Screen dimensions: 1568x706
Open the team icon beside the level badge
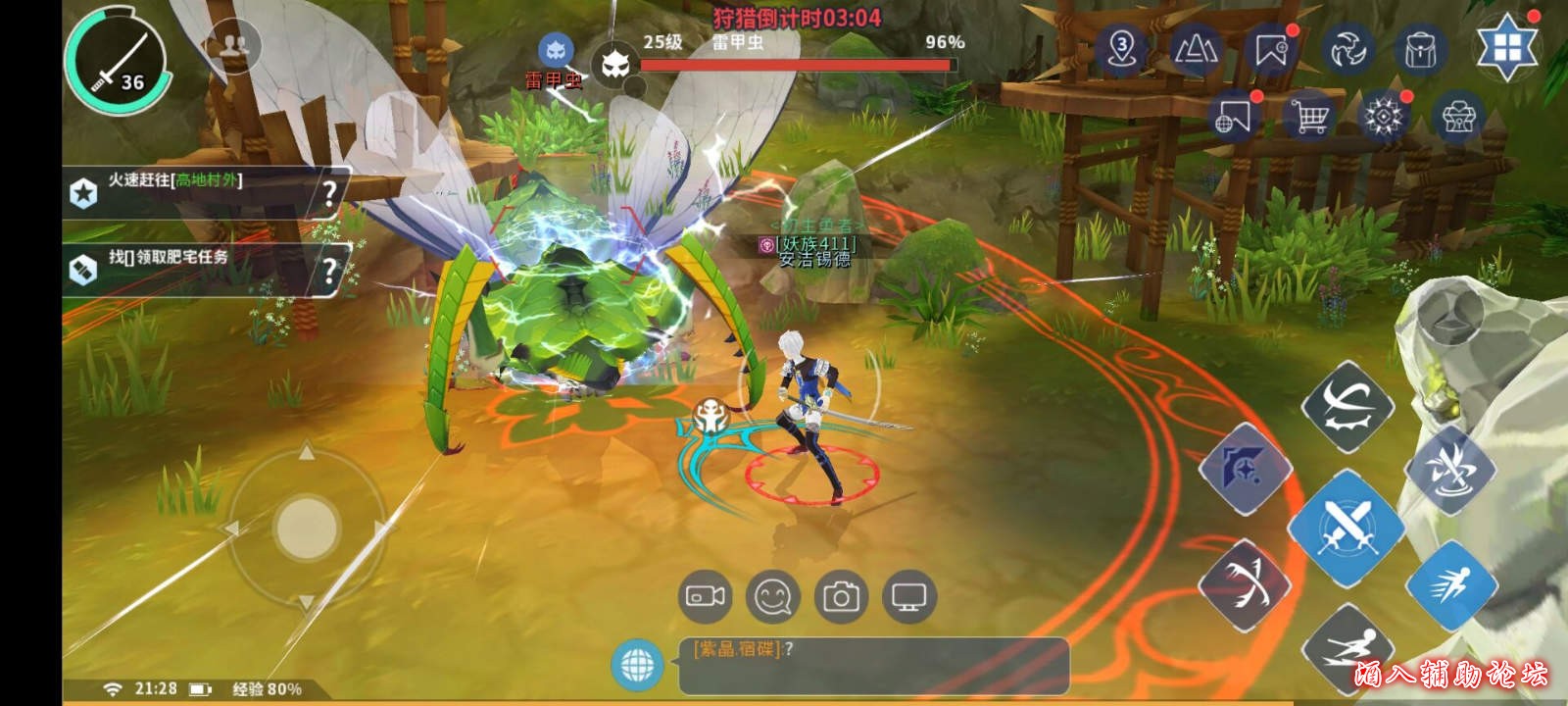(x=233, y=45)
